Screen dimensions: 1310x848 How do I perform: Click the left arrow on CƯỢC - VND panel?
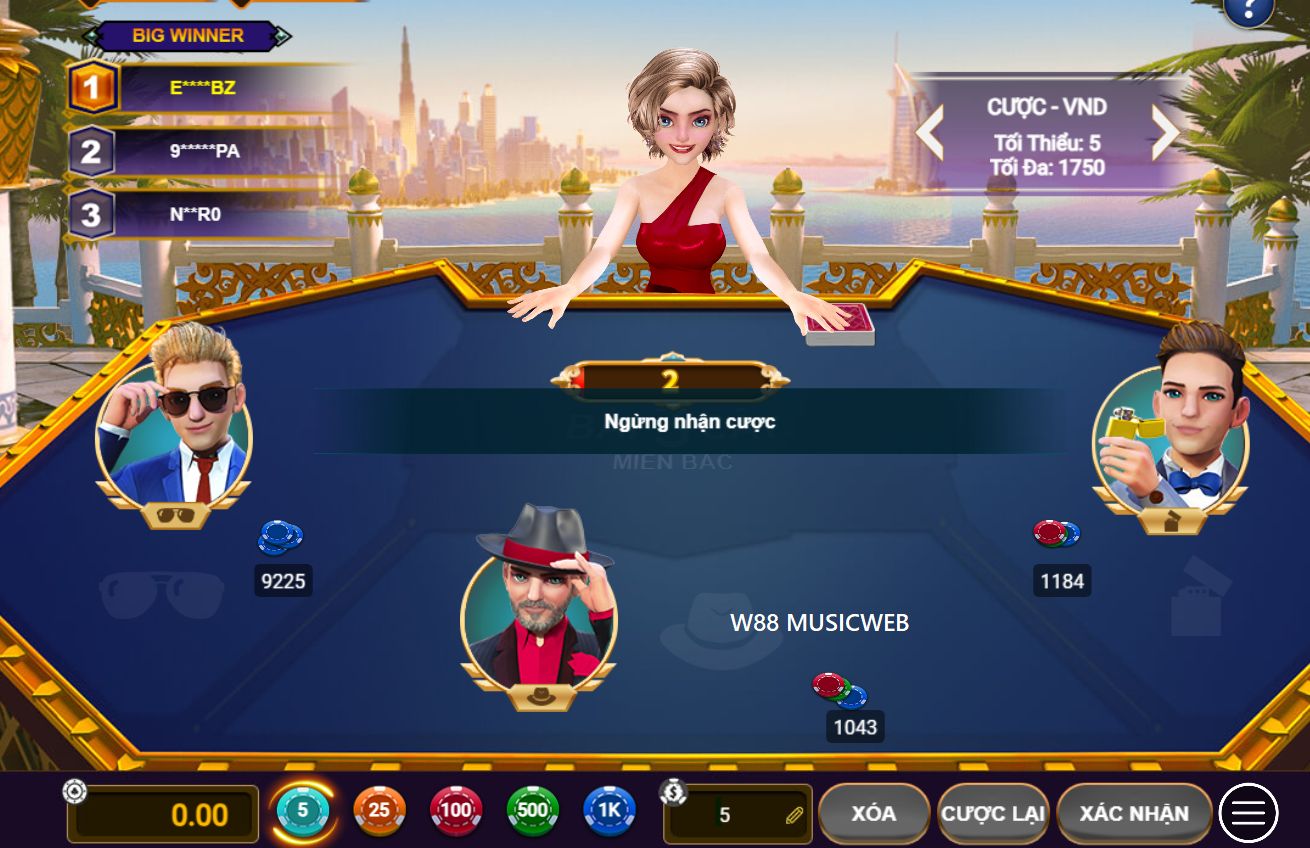coord(927,131)
